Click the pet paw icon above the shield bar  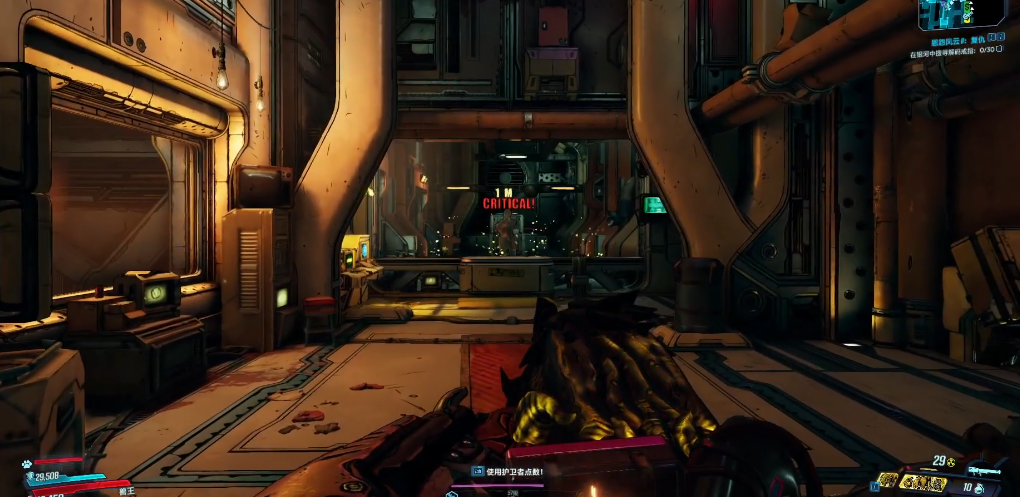tap(25, 464)
